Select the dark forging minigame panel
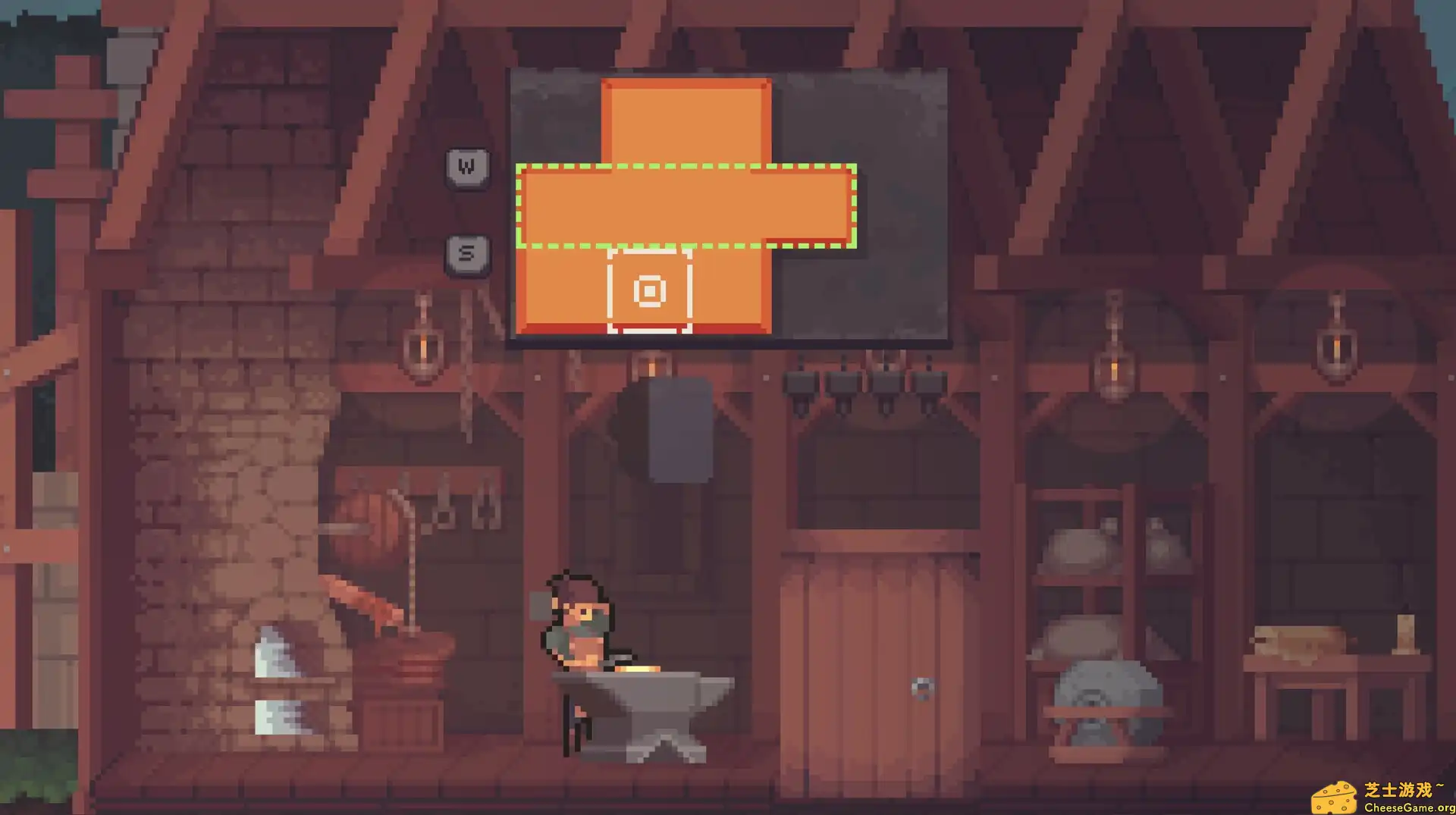 pyautogui.click(x=895, y=121)
